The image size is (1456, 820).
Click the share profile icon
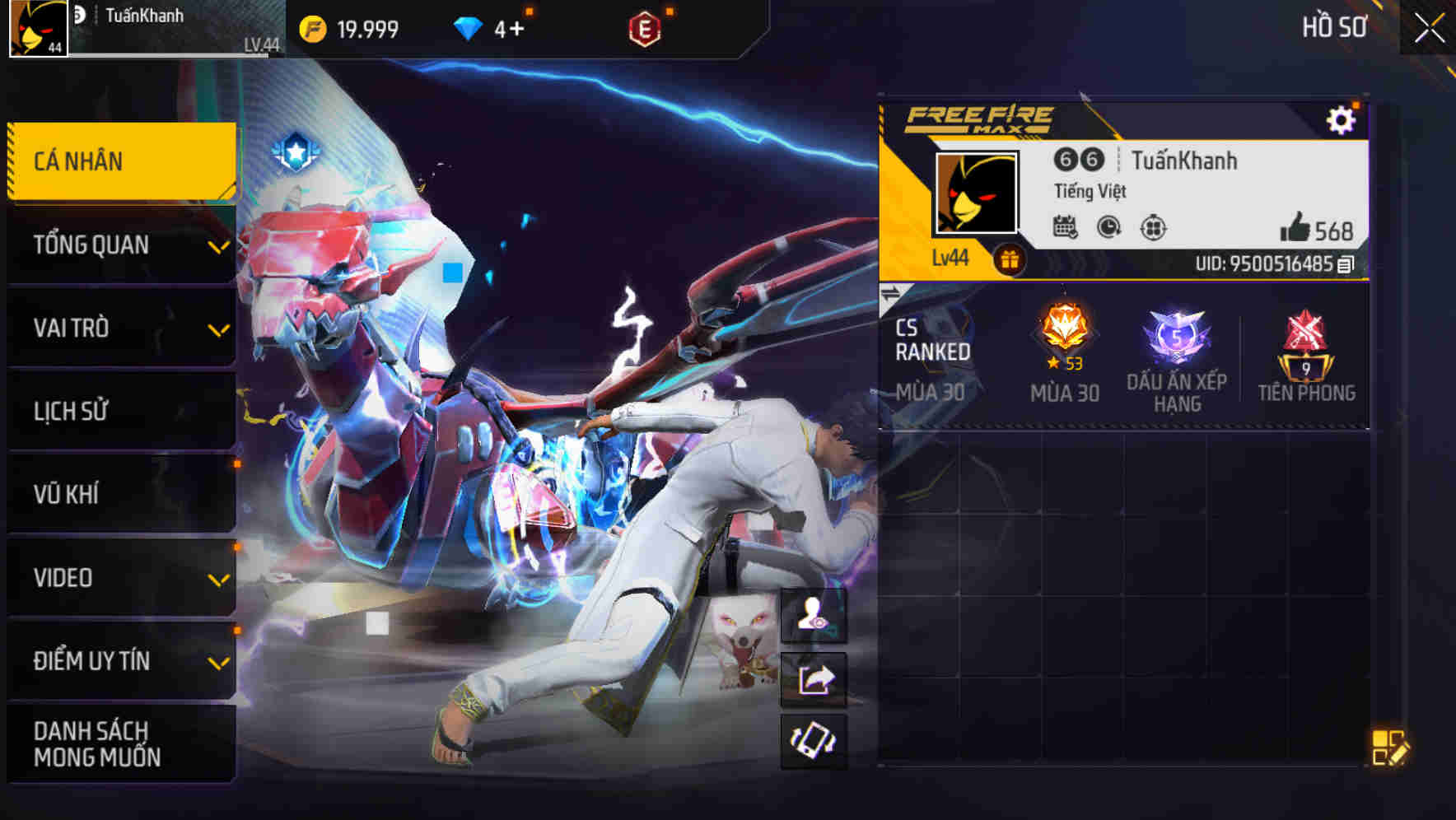click(x=814, y=678)
